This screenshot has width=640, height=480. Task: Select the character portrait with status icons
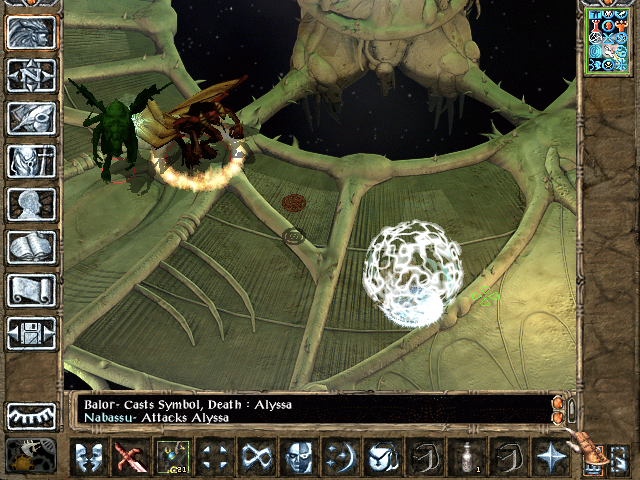[x=608, y=40]
